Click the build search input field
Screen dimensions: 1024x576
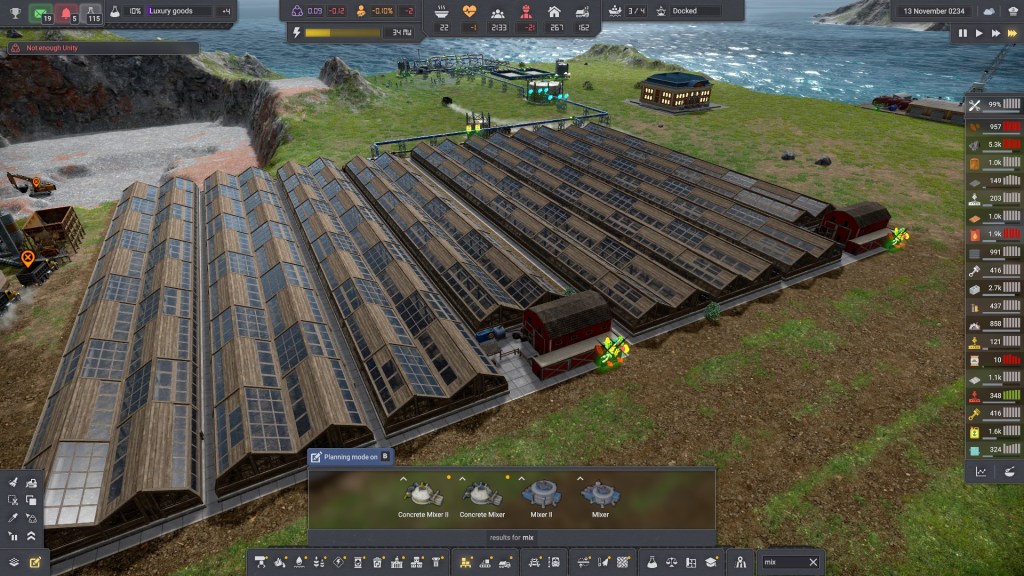tap(782, 562)
